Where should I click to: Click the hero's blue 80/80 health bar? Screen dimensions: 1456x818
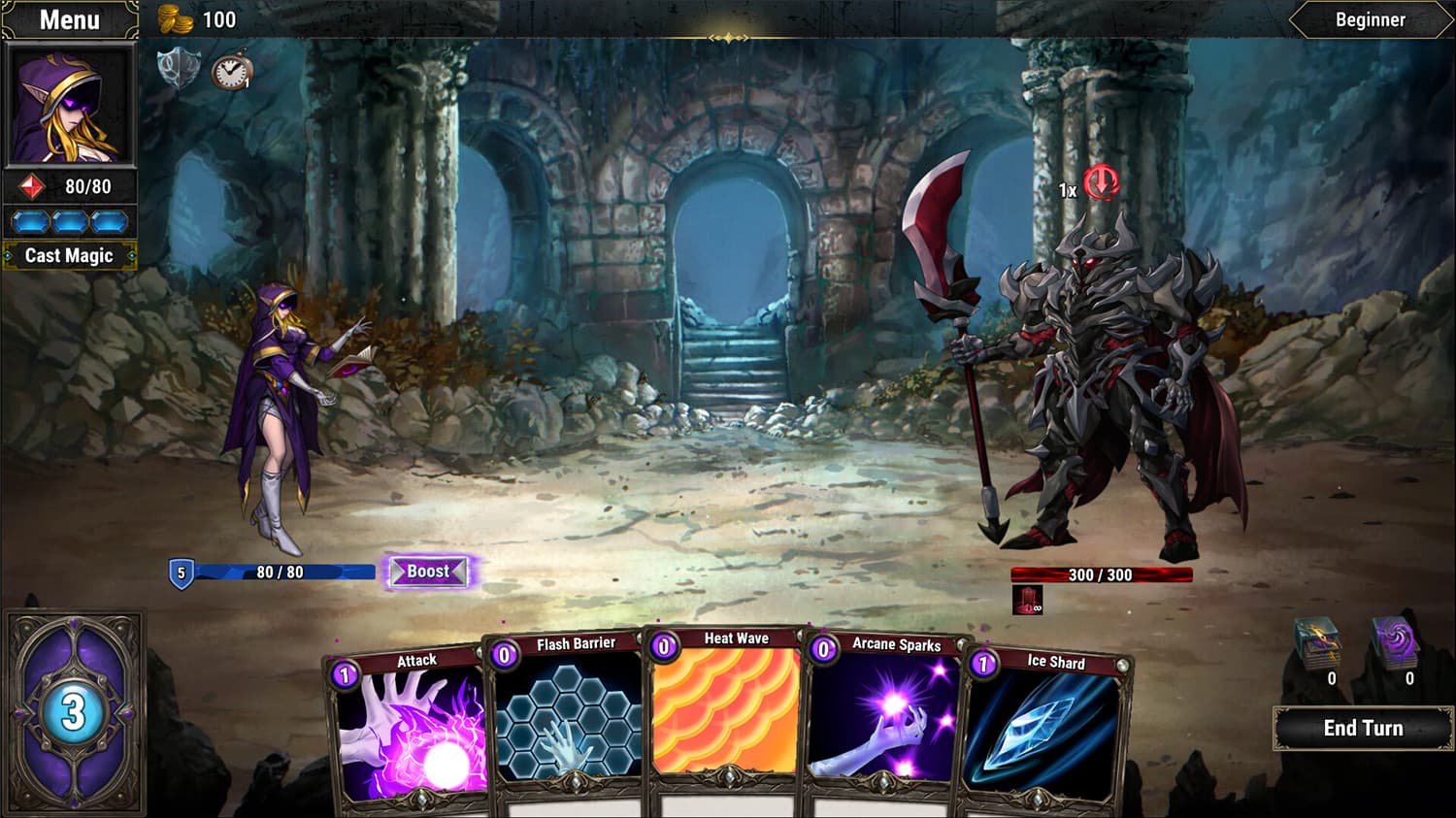pos(281,572)
